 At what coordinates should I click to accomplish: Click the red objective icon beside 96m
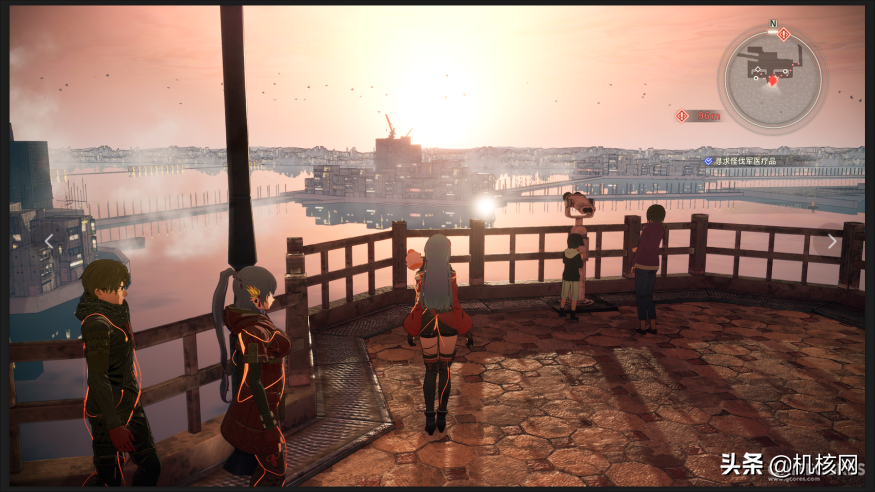click(682, 116)
